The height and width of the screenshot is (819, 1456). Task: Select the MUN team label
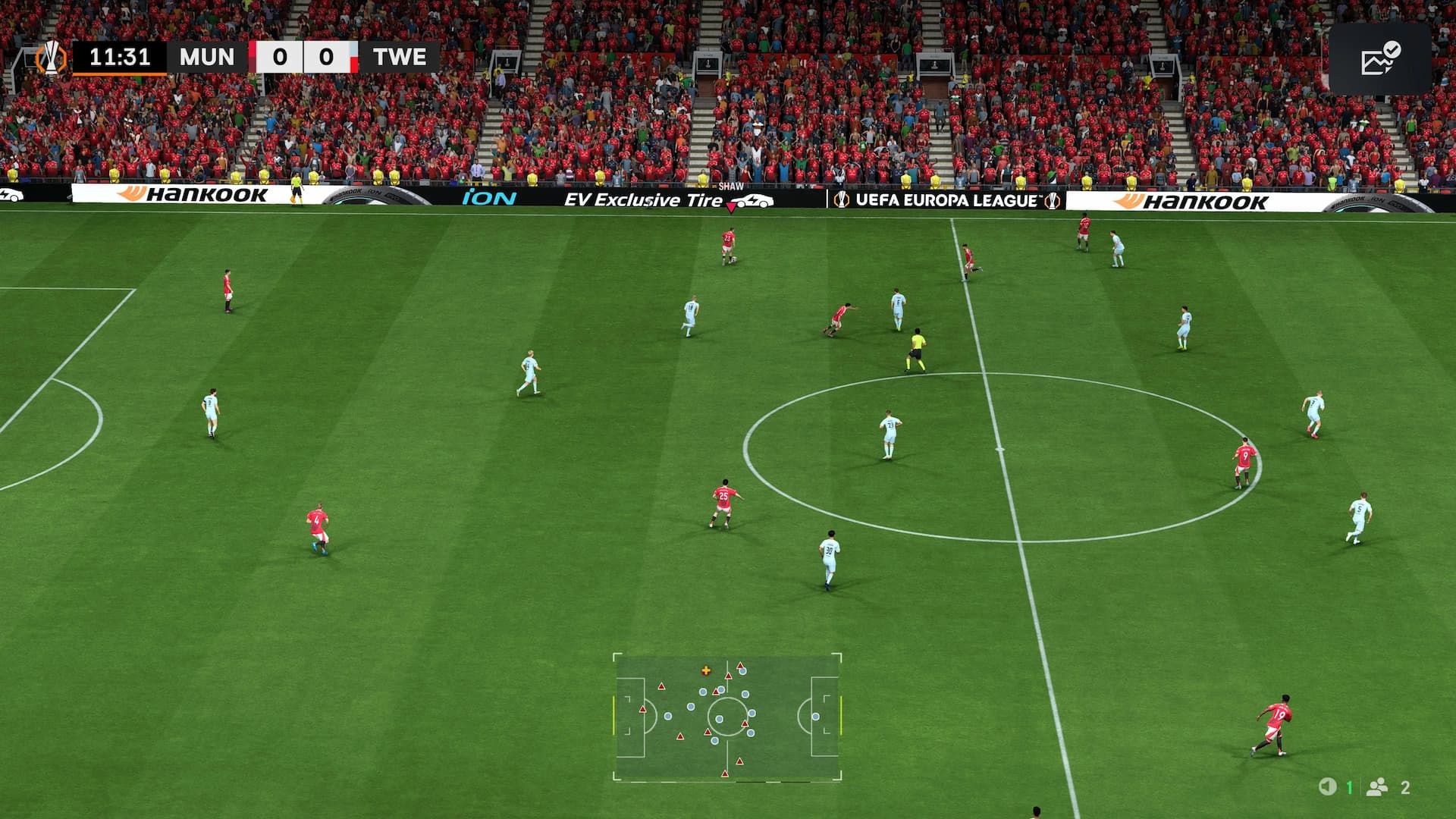pos(207,56)
